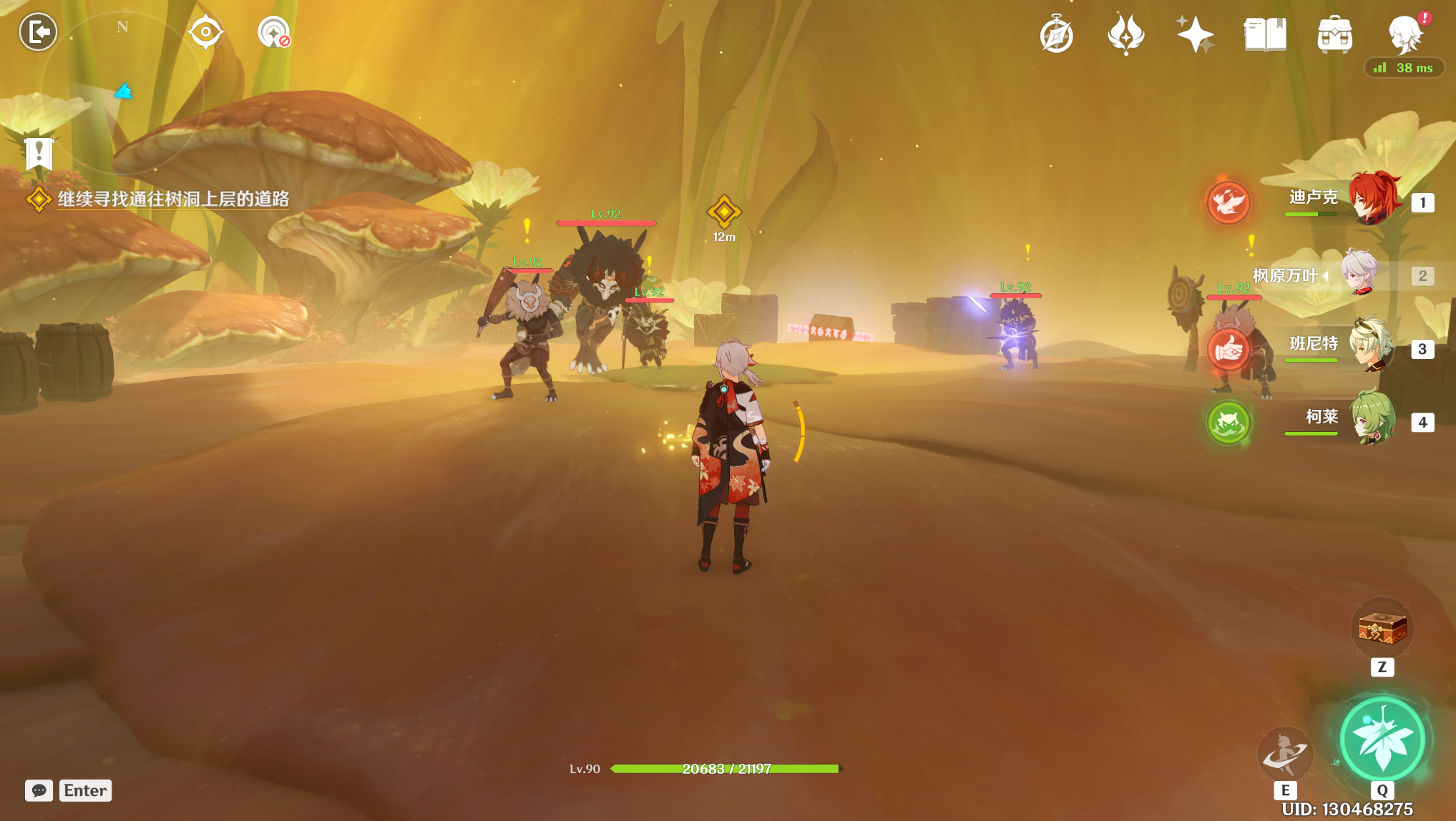Activate the Elemental Skill icon

click(1285, 753)
